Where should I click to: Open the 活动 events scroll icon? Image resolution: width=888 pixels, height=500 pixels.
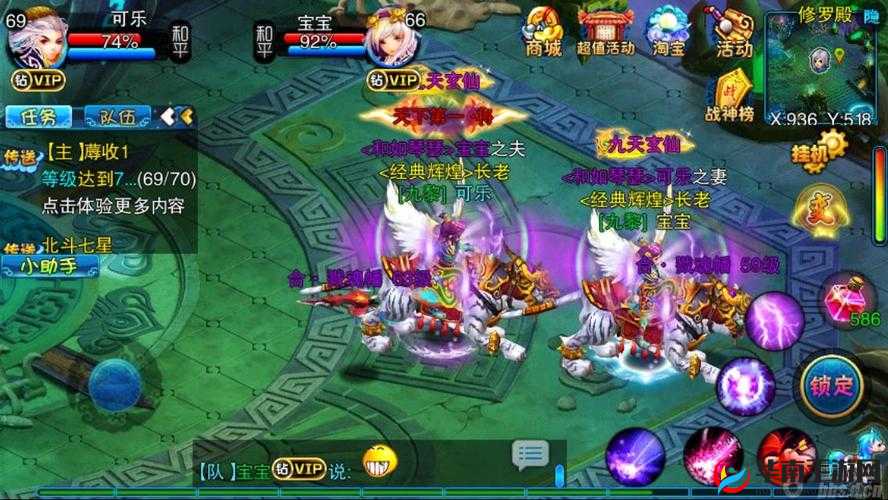[x=735, y=30]
